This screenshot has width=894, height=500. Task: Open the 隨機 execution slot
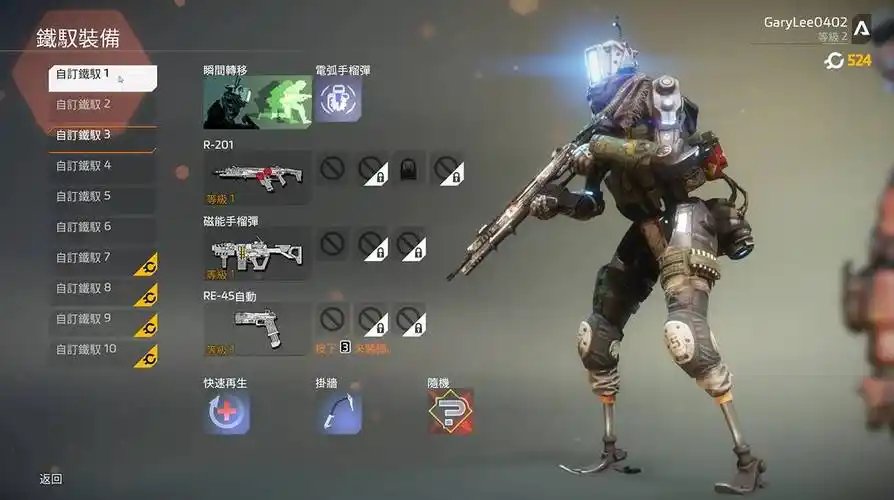tap(450, 412)
